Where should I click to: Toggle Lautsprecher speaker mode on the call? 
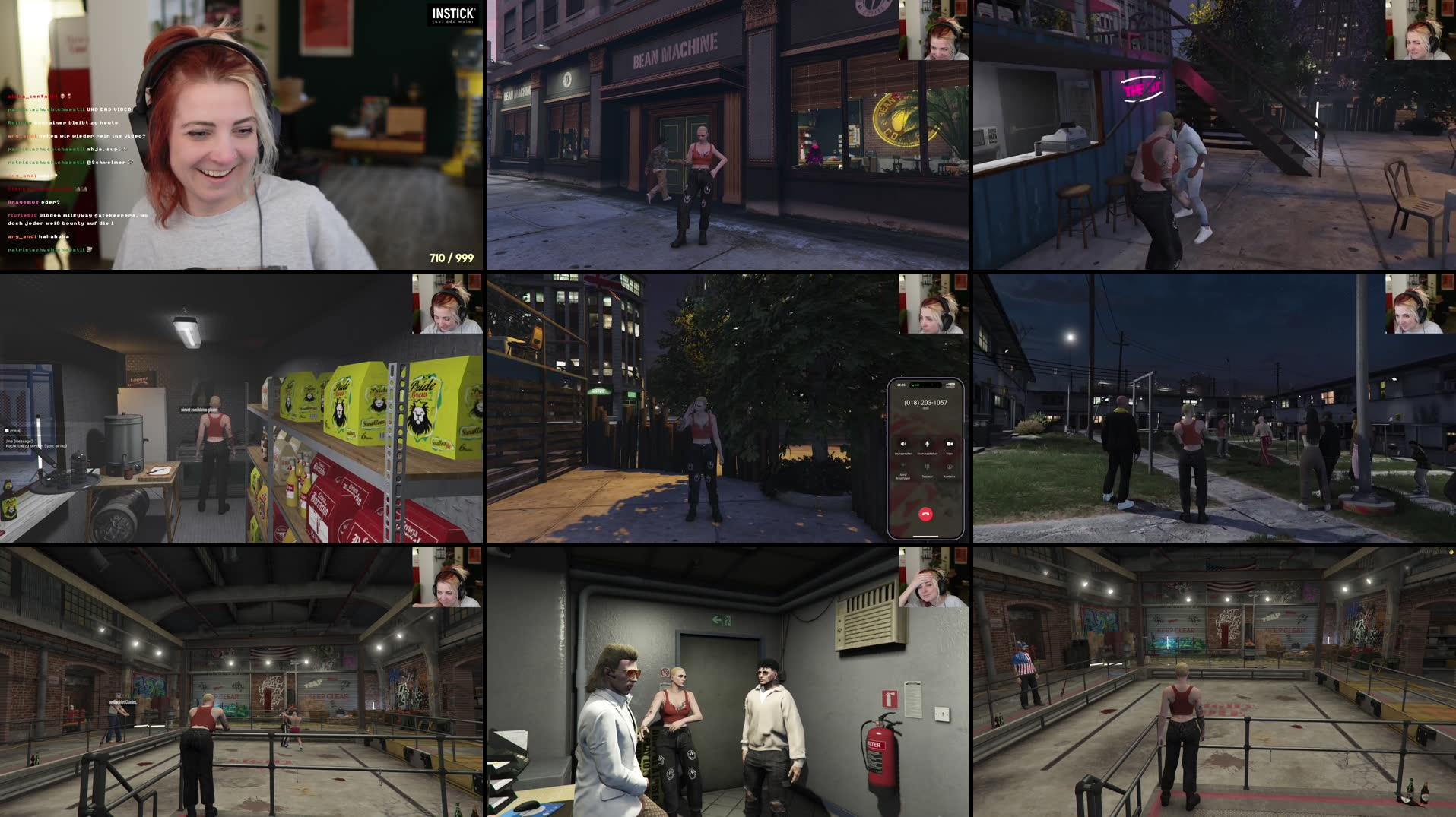pos(904,443)
